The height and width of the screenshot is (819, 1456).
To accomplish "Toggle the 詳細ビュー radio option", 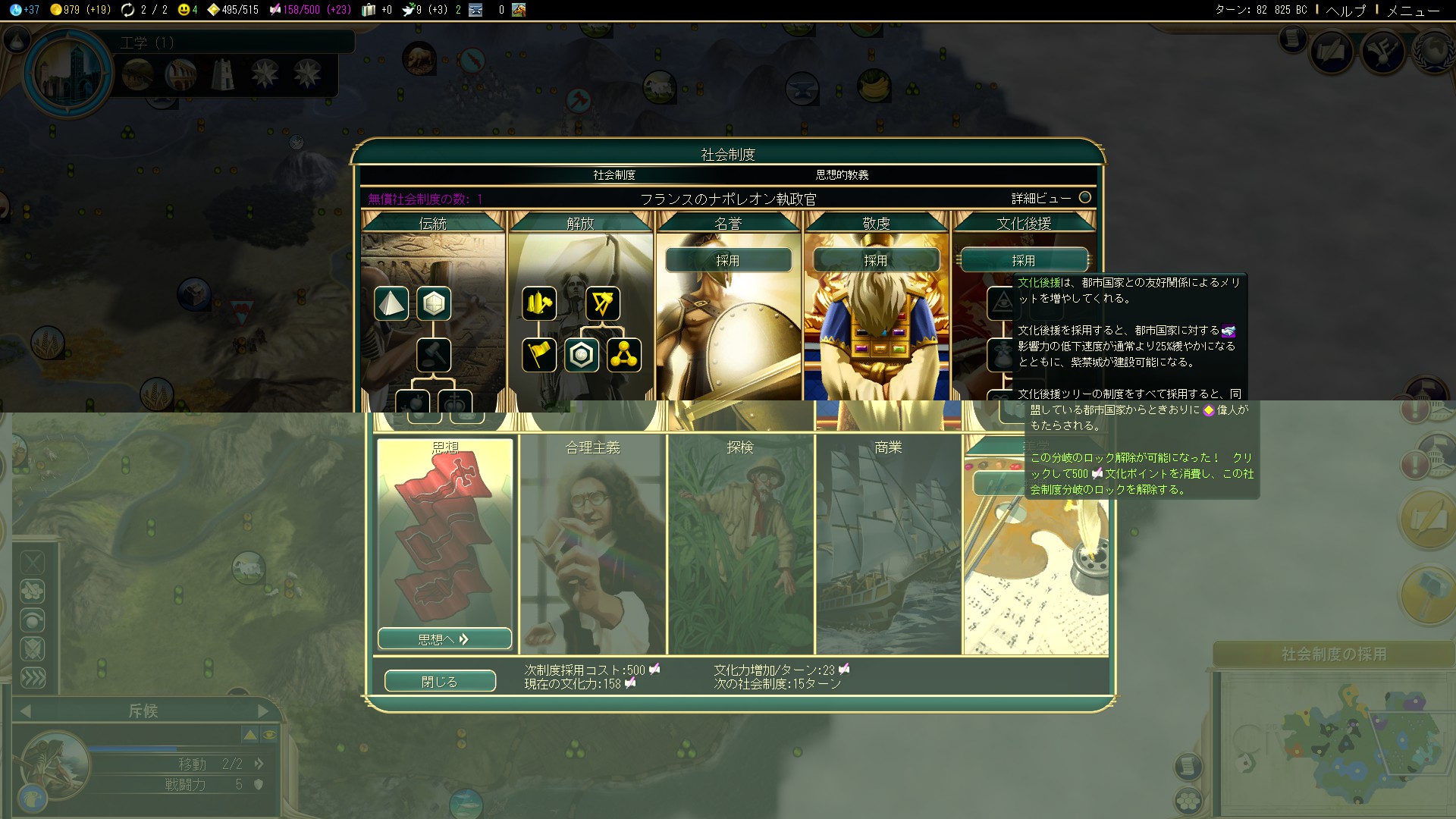I will (x=1085, y=198).
